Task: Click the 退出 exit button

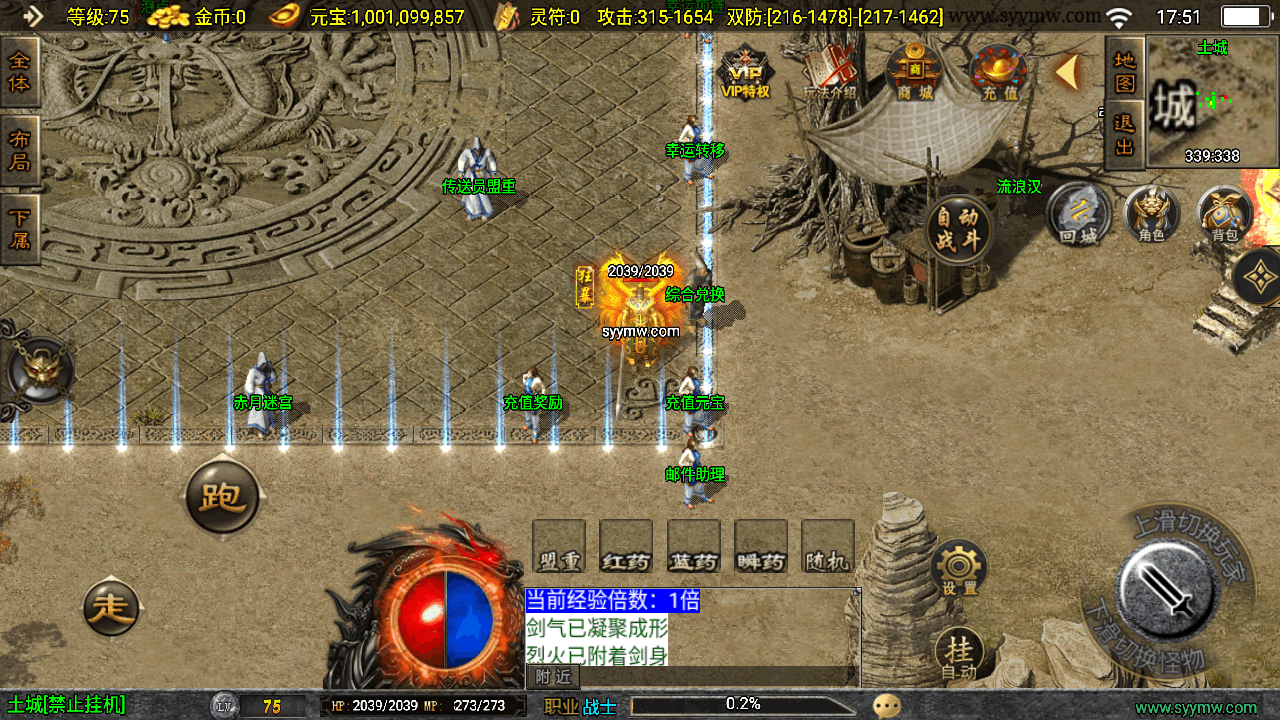Action: [x=1125, y=135]
